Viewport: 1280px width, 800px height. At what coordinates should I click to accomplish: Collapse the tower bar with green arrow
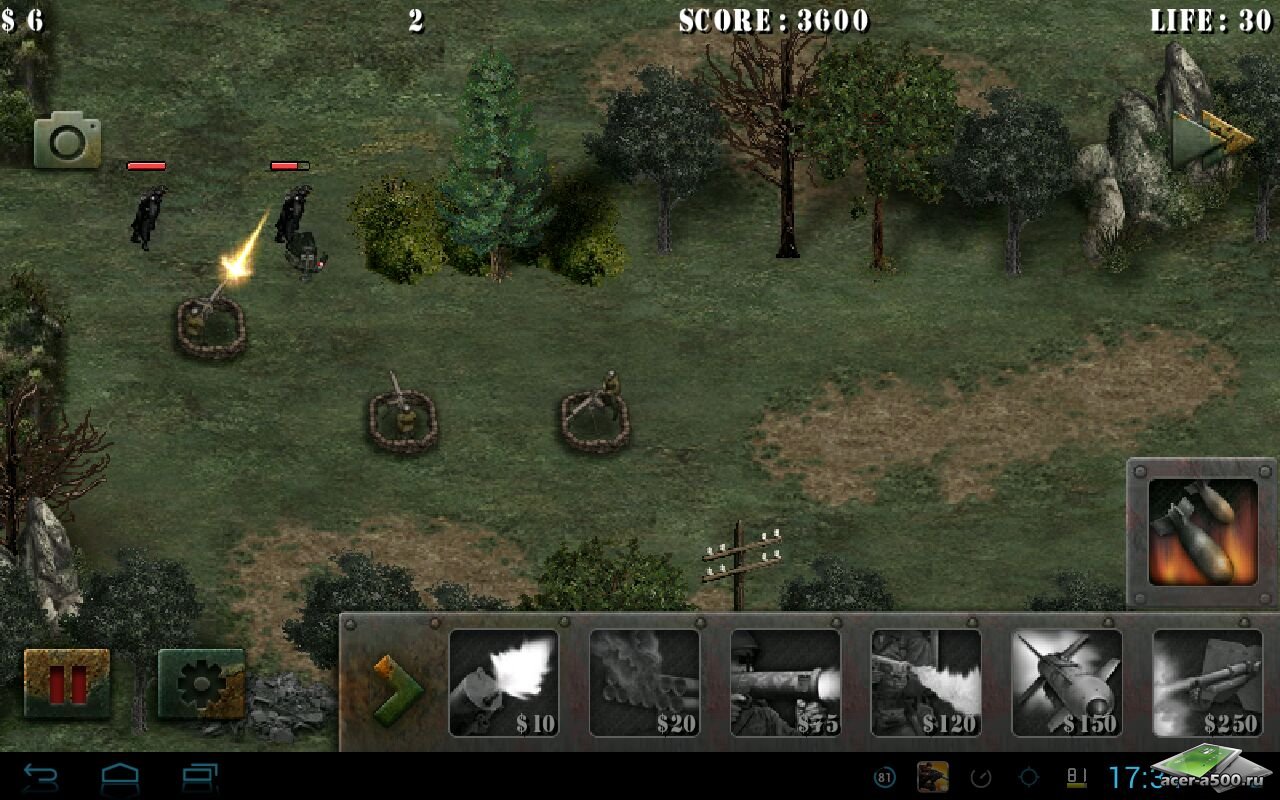[x=397, y=687]
